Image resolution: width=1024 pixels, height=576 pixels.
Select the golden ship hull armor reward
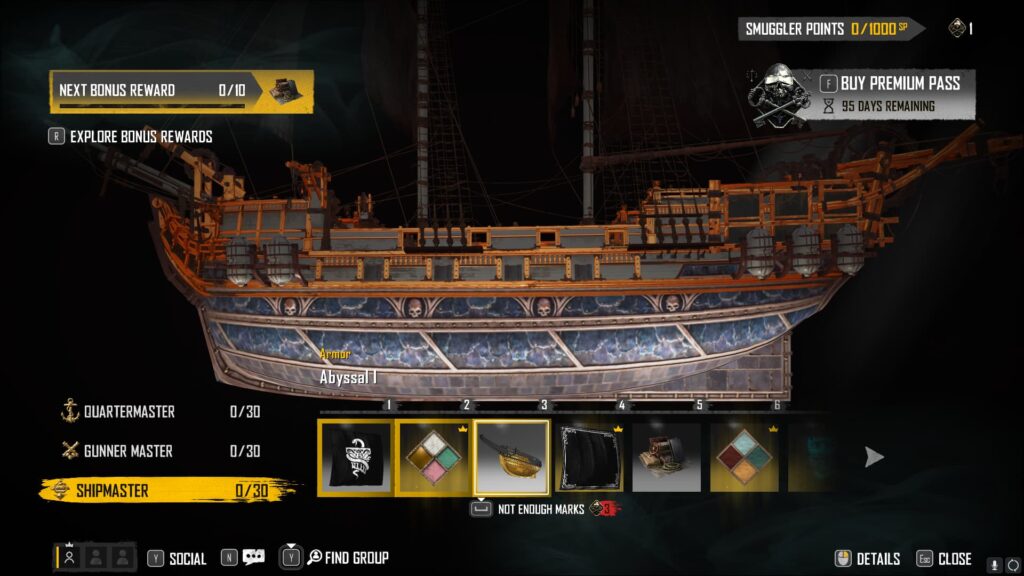click(512, 457)
